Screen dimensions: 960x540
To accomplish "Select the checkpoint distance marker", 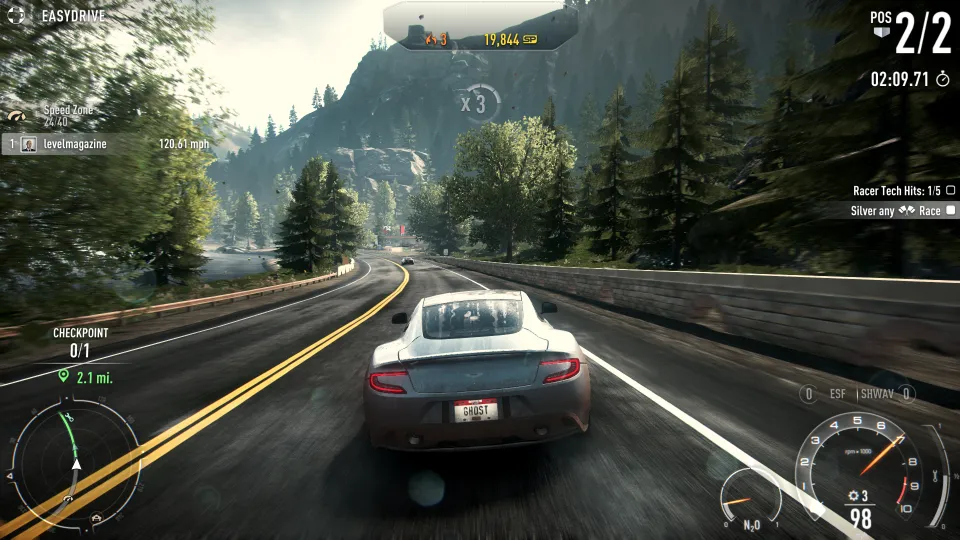I will point(83,376).
